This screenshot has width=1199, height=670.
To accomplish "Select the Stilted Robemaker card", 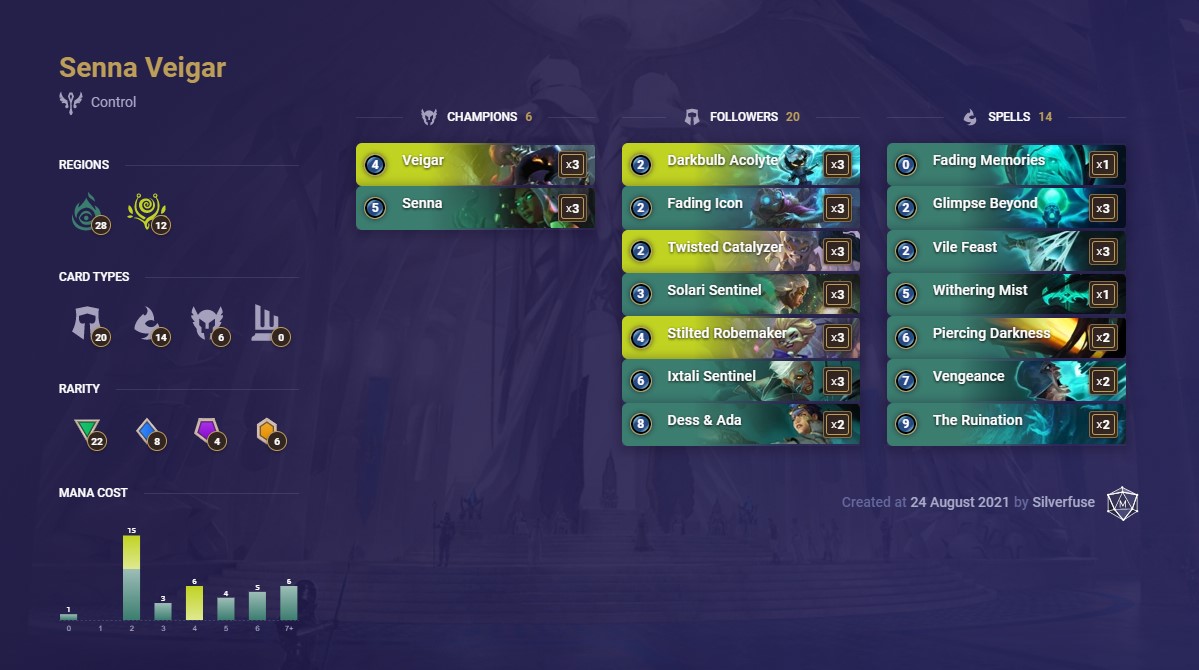I will pos(740,337).
